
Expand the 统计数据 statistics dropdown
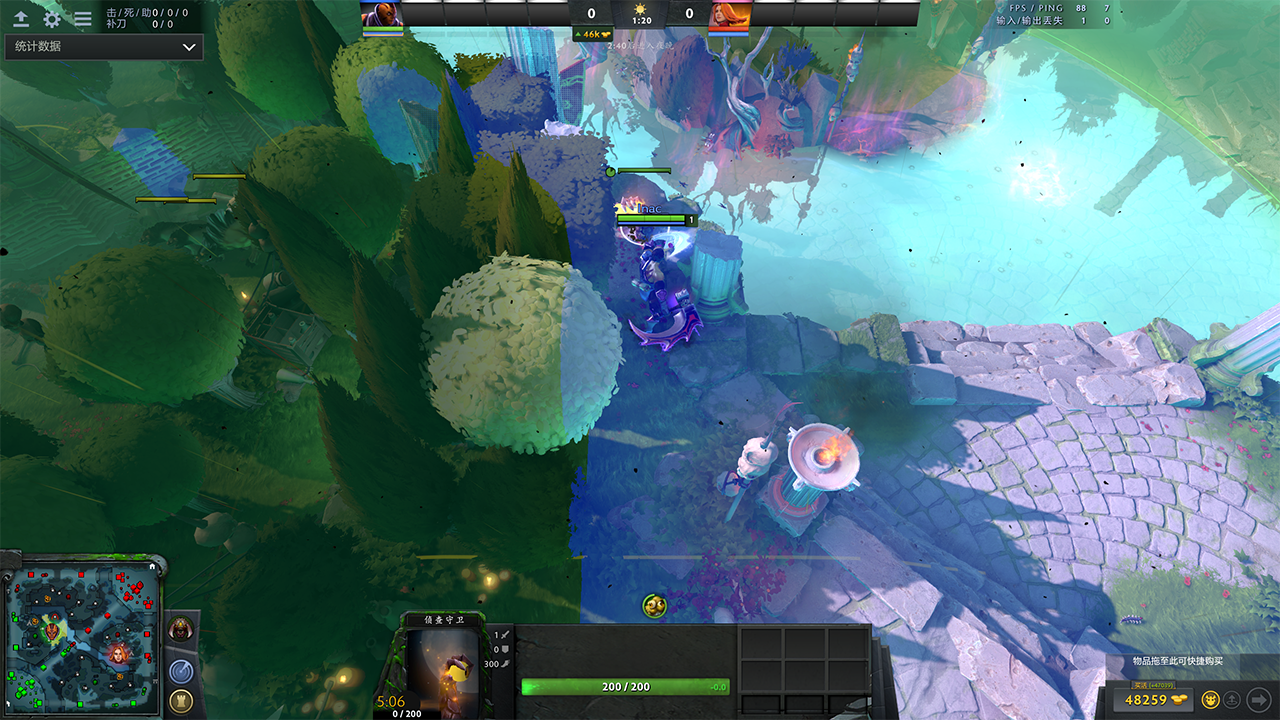tap(104, 47)
